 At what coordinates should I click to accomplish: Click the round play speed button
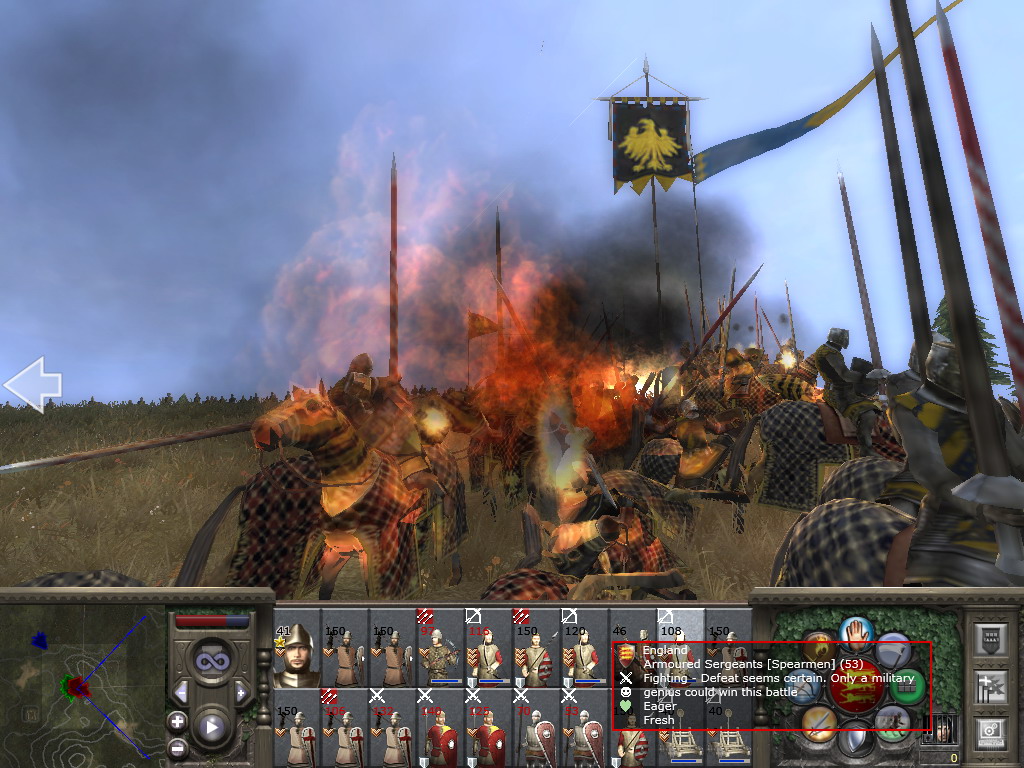[210, 727]
